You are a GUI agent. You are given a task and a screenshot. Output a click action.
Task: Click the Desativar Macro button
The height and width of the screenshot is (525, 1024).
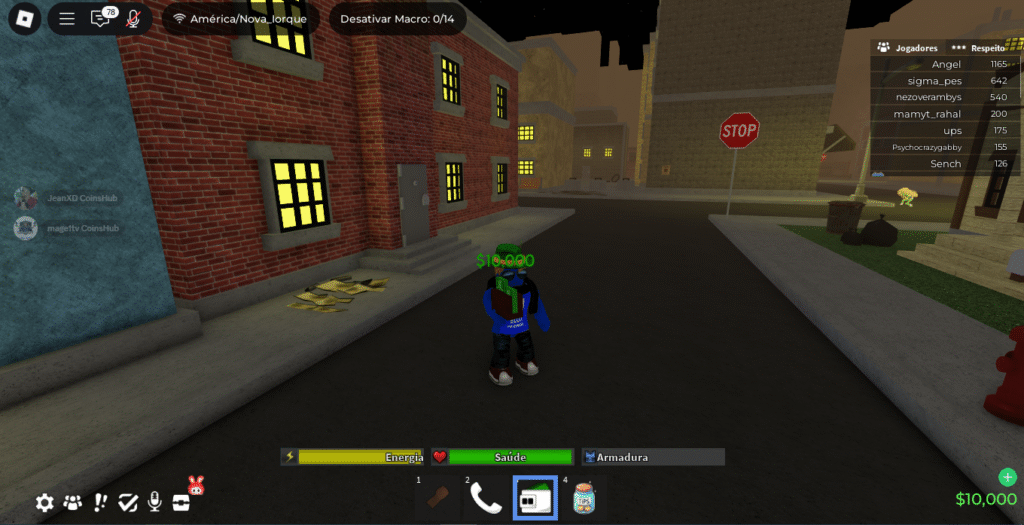tap(397, 18)
